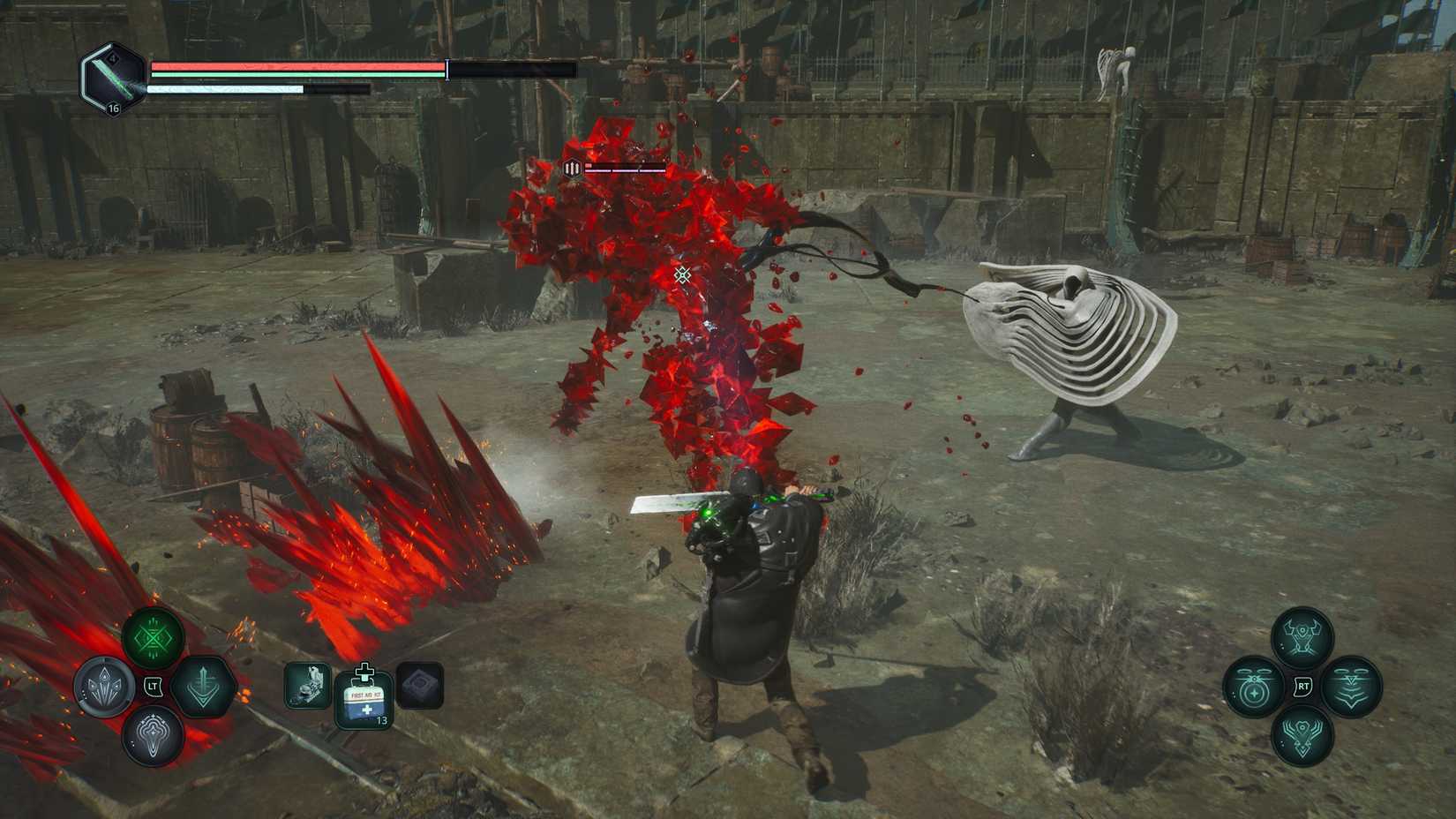
Task: Click the LT trigger prompt in the skill wheel
Action: tap(153, 686)
